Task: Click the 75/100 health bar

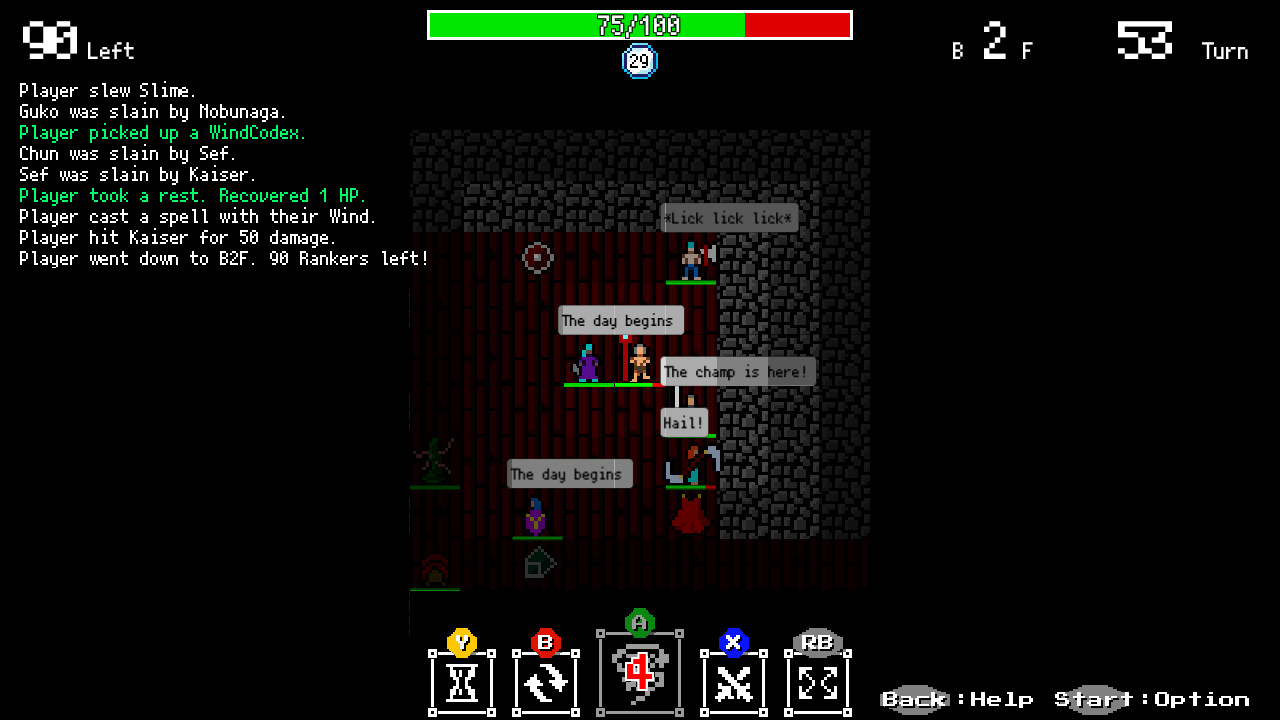Action: (640, 25)
